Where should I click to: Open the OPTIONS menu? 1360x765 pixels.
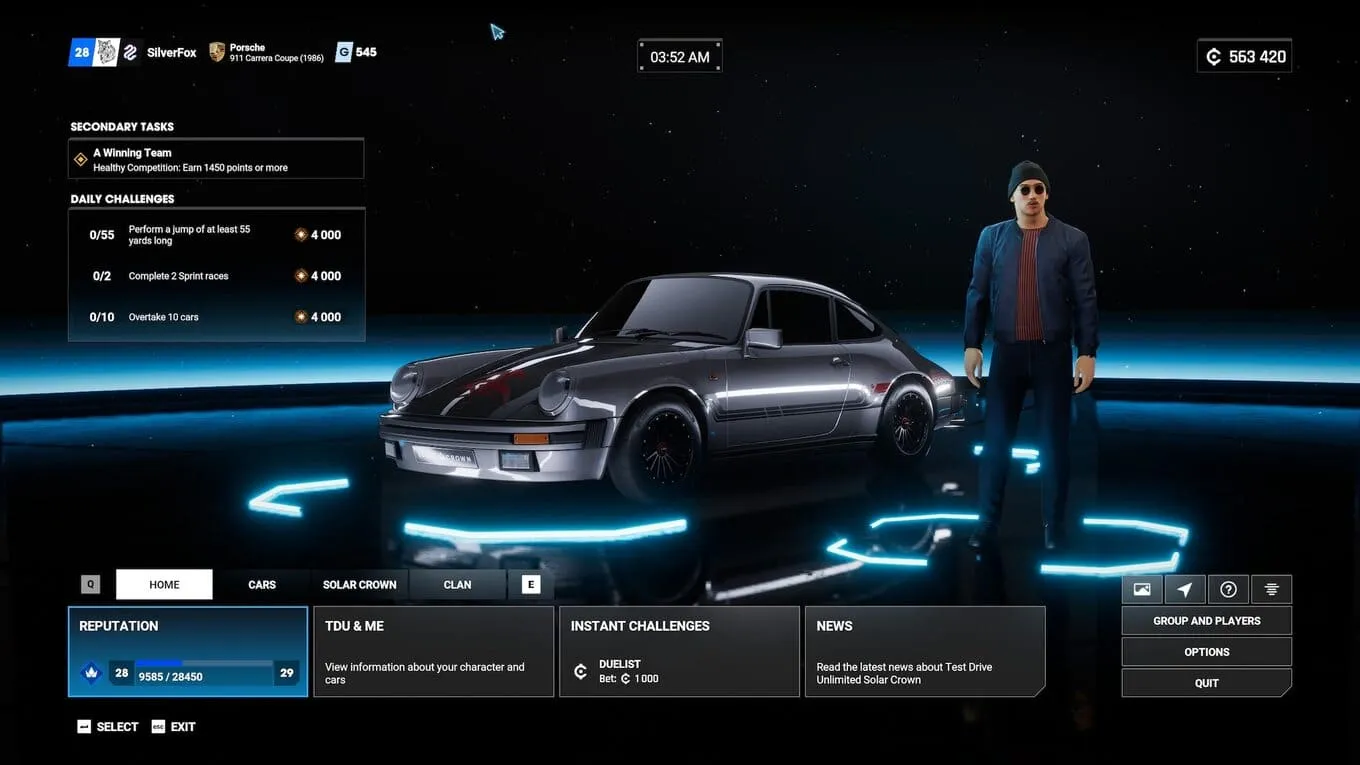pos(1206,652)
